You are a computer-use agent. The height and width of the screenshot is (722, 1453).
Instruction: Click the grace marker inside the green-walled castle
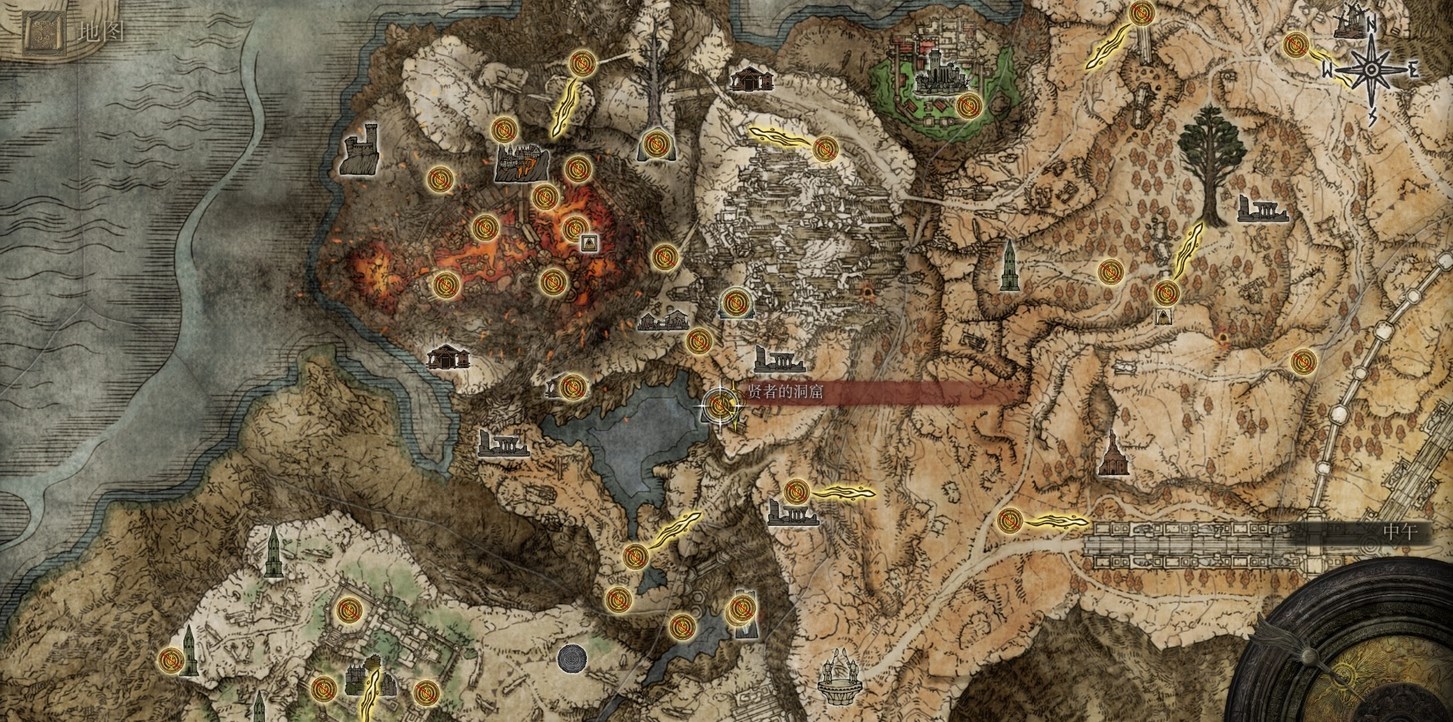coord(967,104)
